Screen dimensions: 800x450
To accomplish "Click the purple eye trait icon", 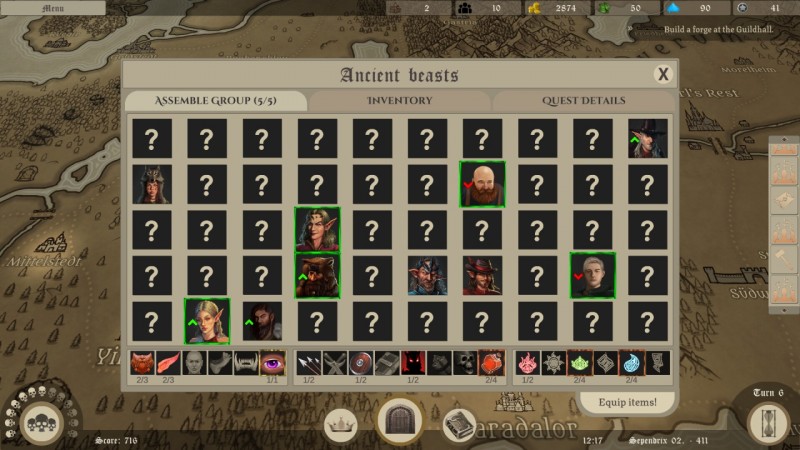I will (x=272, y=362).
